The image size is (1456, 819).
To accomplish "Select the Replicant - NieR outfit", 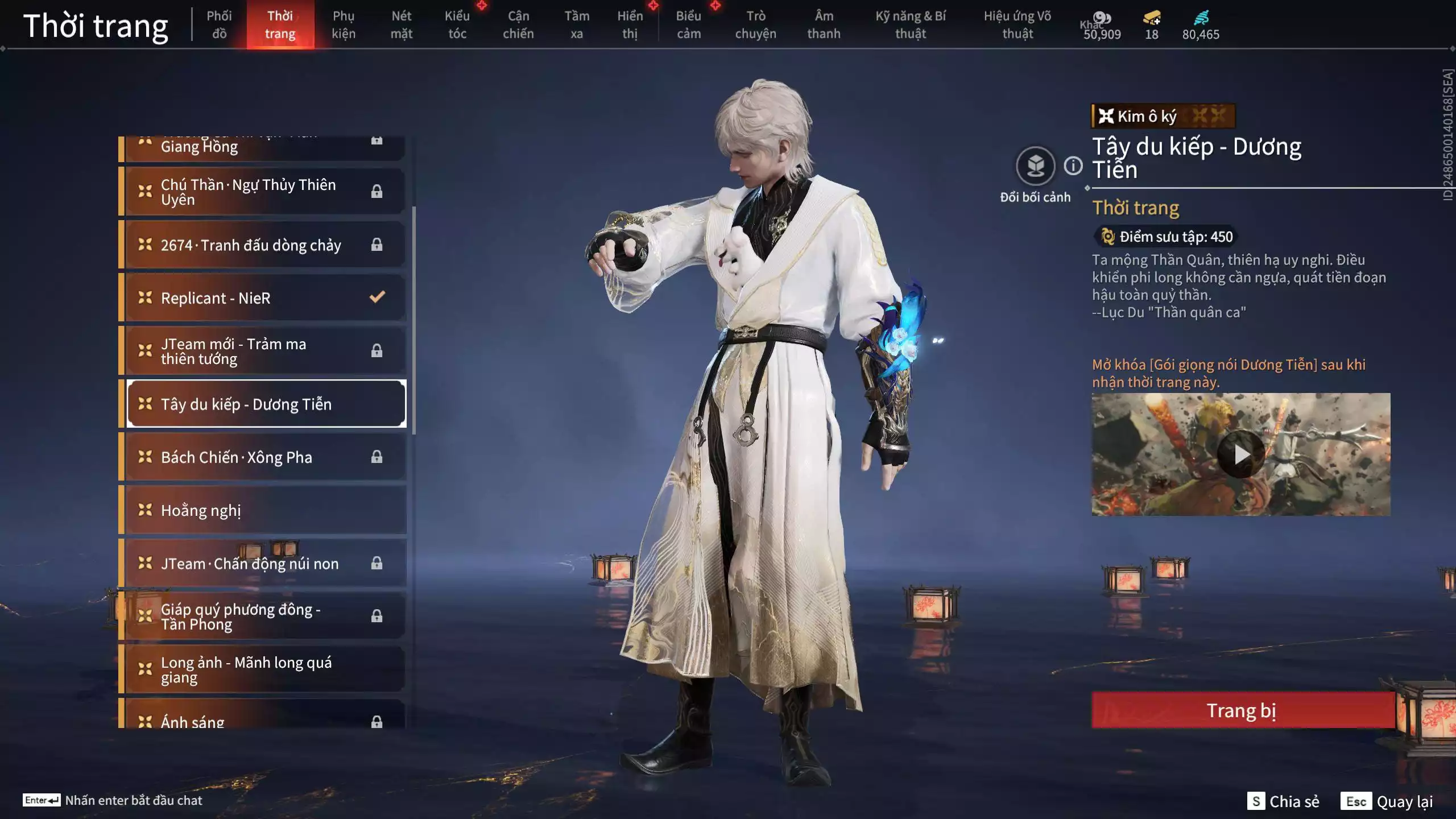I will (265, 298).
